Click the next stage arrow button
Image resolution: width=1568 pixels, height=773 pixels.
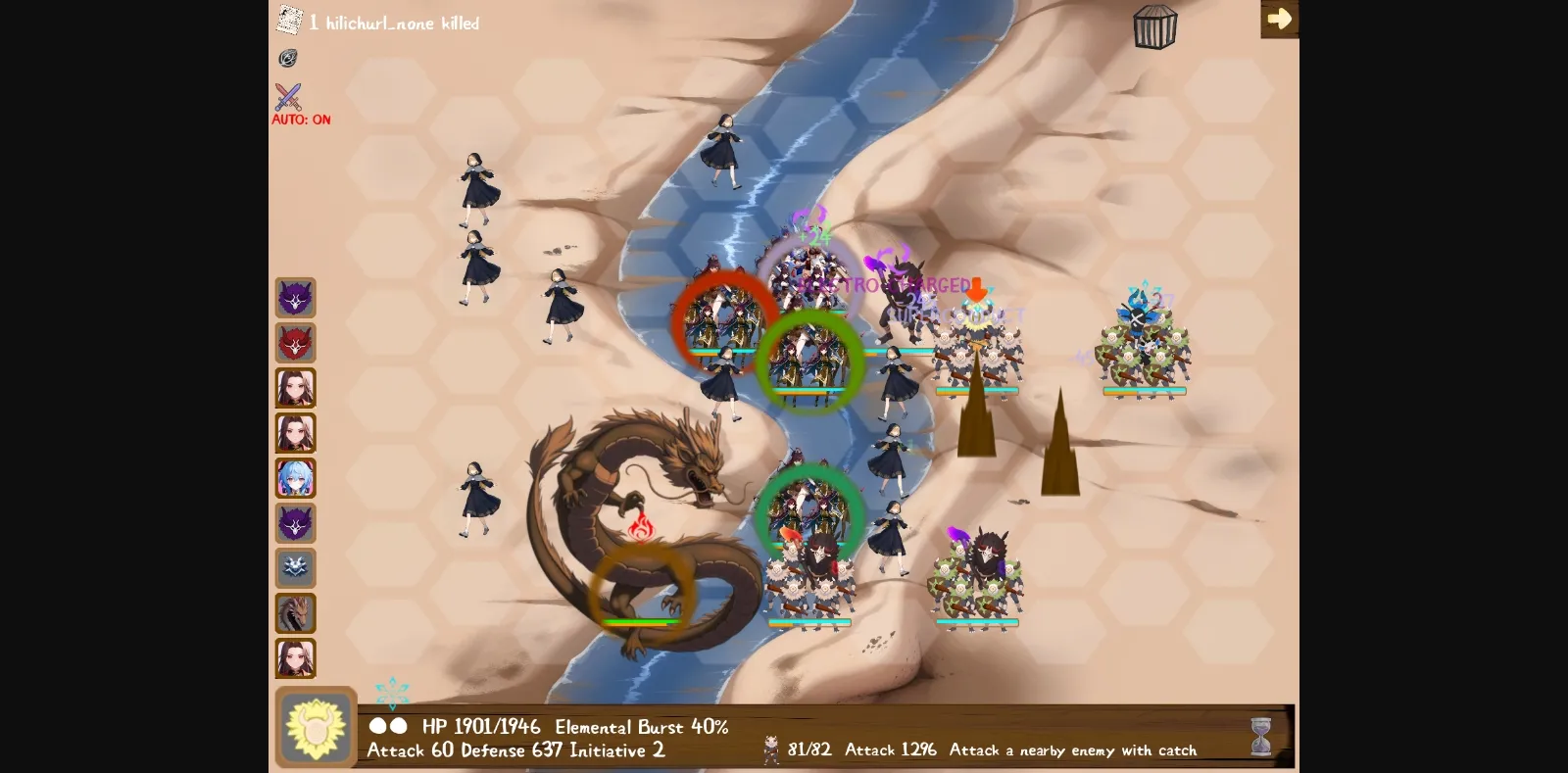[x=1280, y=18]
